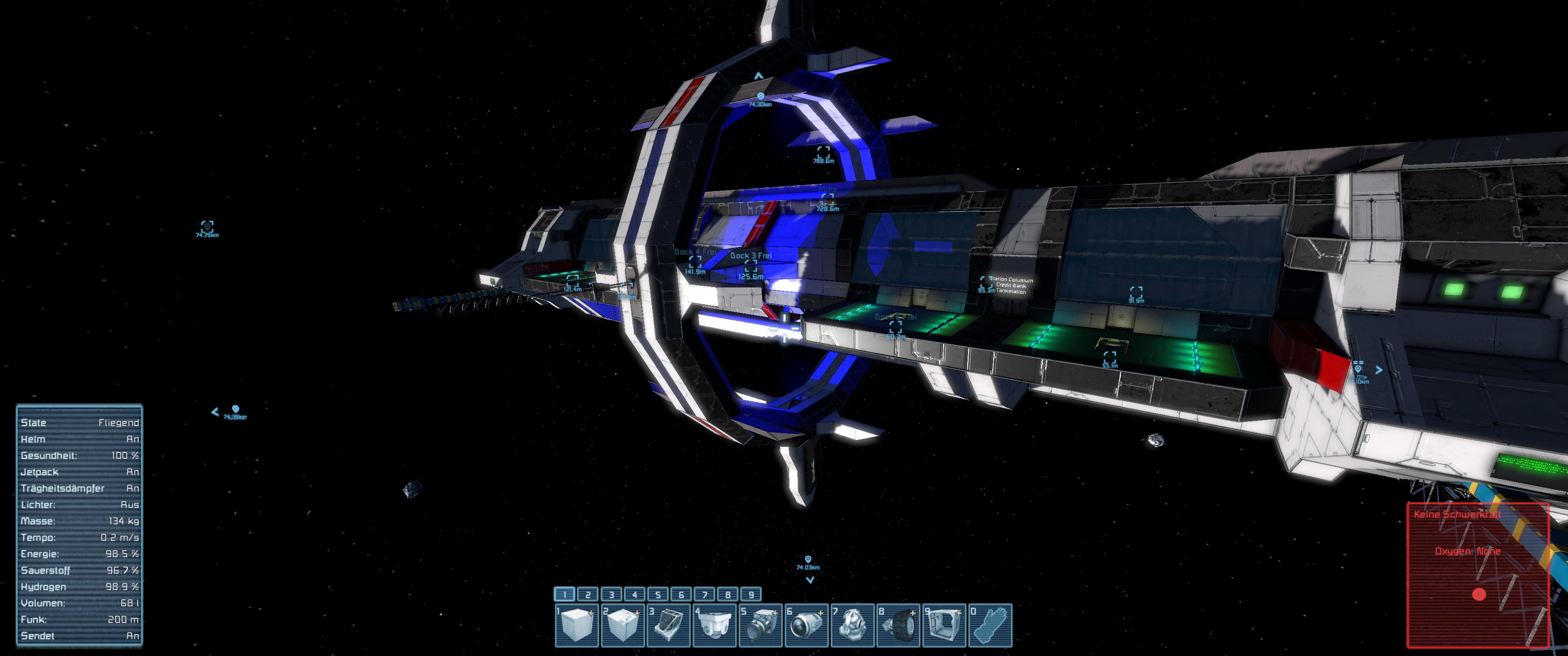Pick the landing gear hotbar slot
This screenshot has height=656, width=1568.
pos(714,625)
